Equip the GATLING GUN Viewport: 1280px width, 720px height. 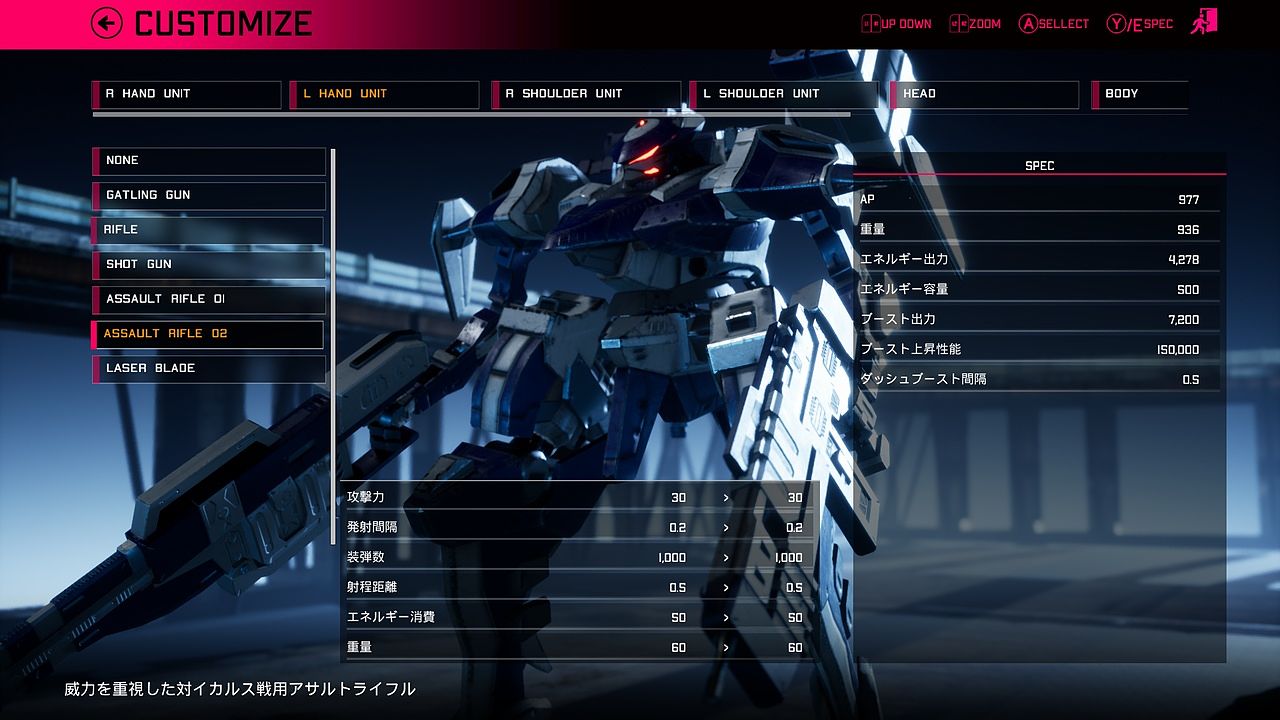pyautogui.click(x=208, y=195)
